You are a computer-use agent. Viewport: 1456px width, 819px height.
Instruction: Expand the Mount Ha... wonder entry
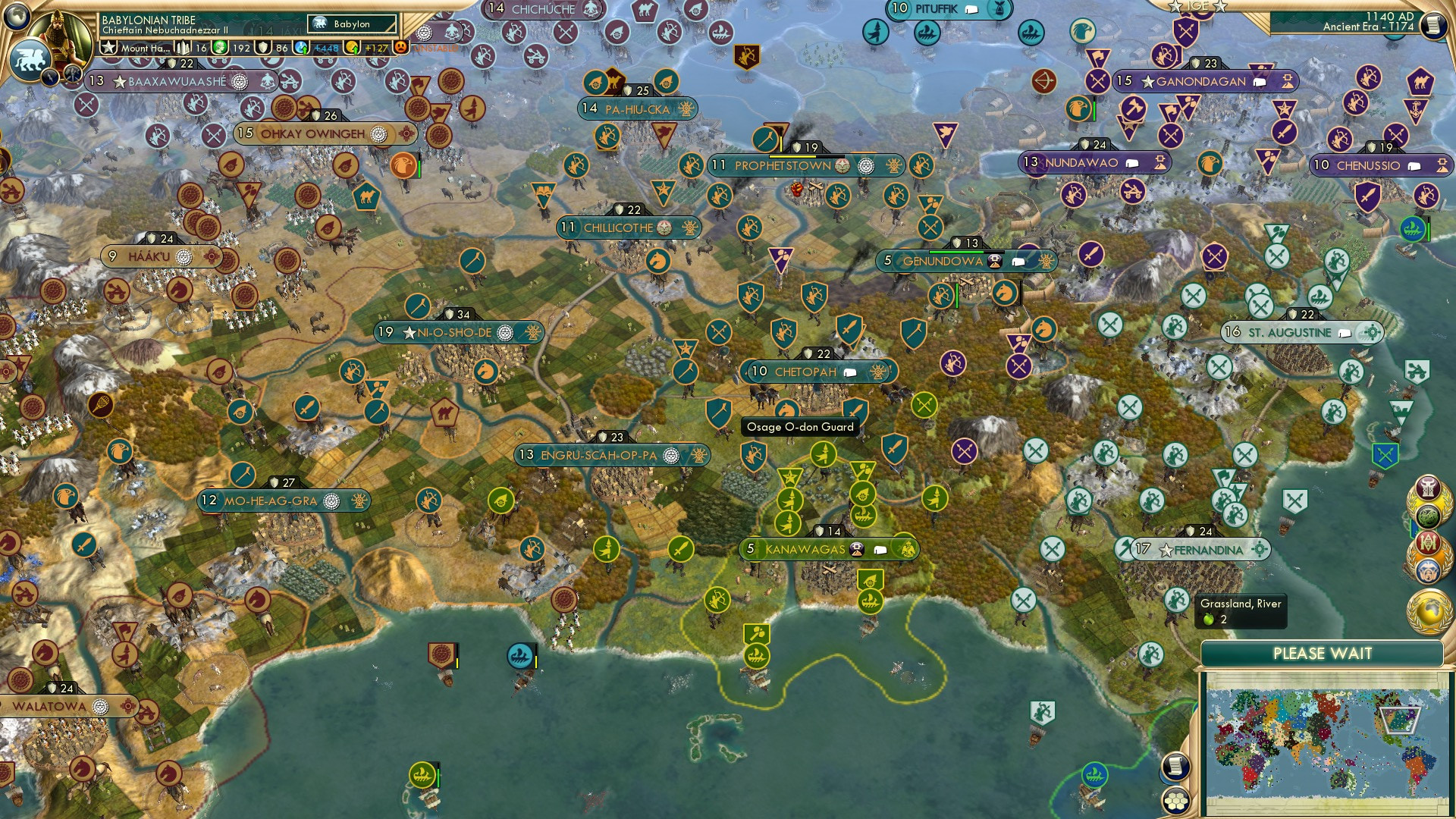(146, 47)
